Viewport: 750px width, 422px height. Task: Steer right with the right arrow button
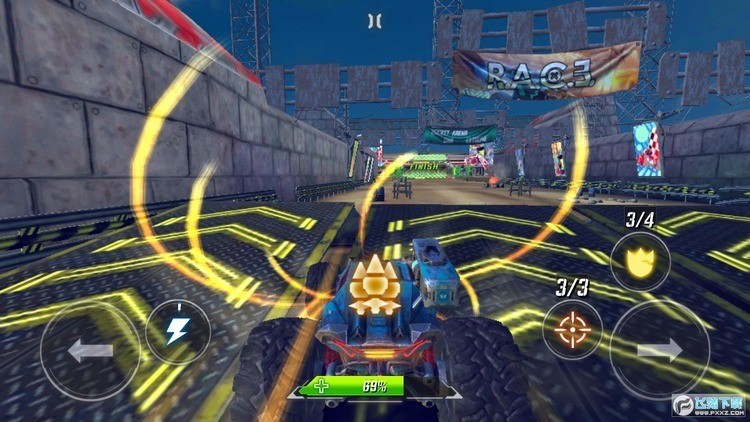point(659,350)
